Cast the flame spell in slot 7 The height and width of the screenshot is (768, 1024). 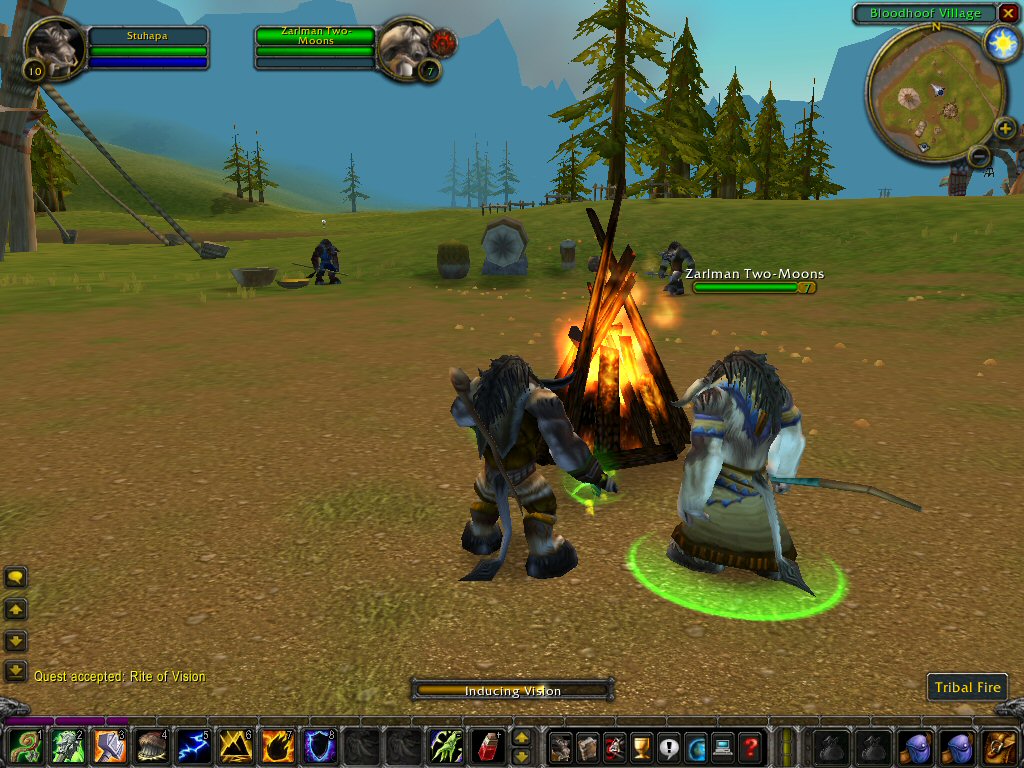[277, 746]
